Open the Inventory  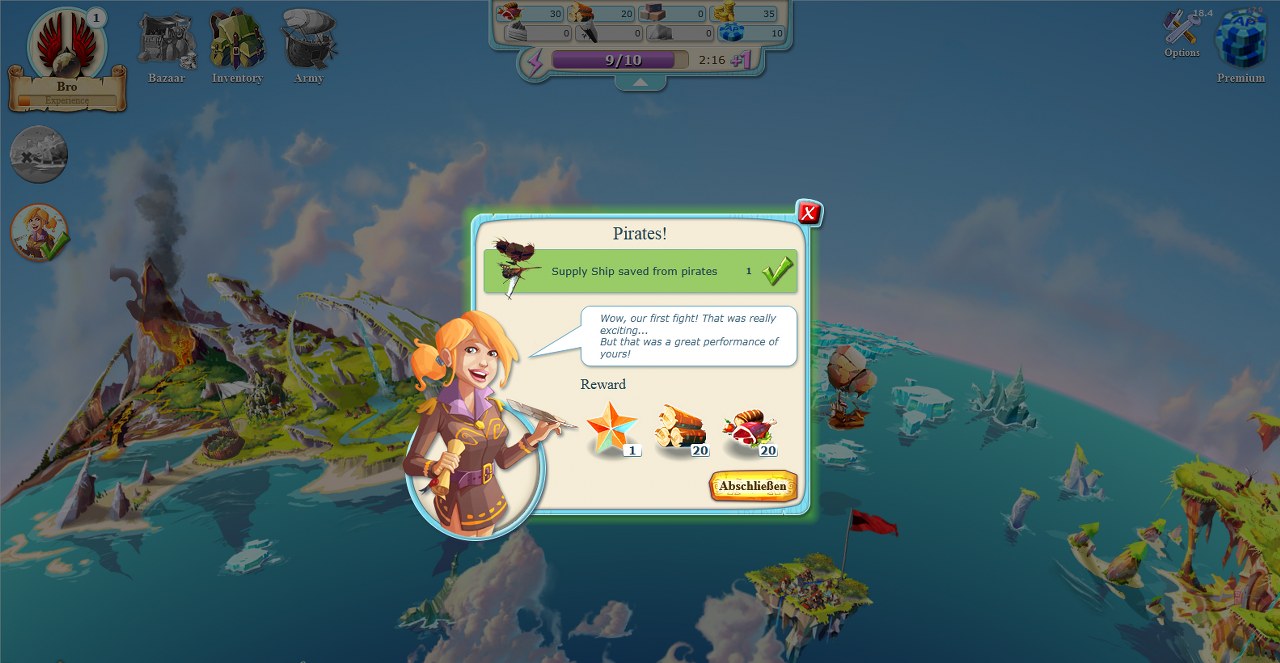237,46
